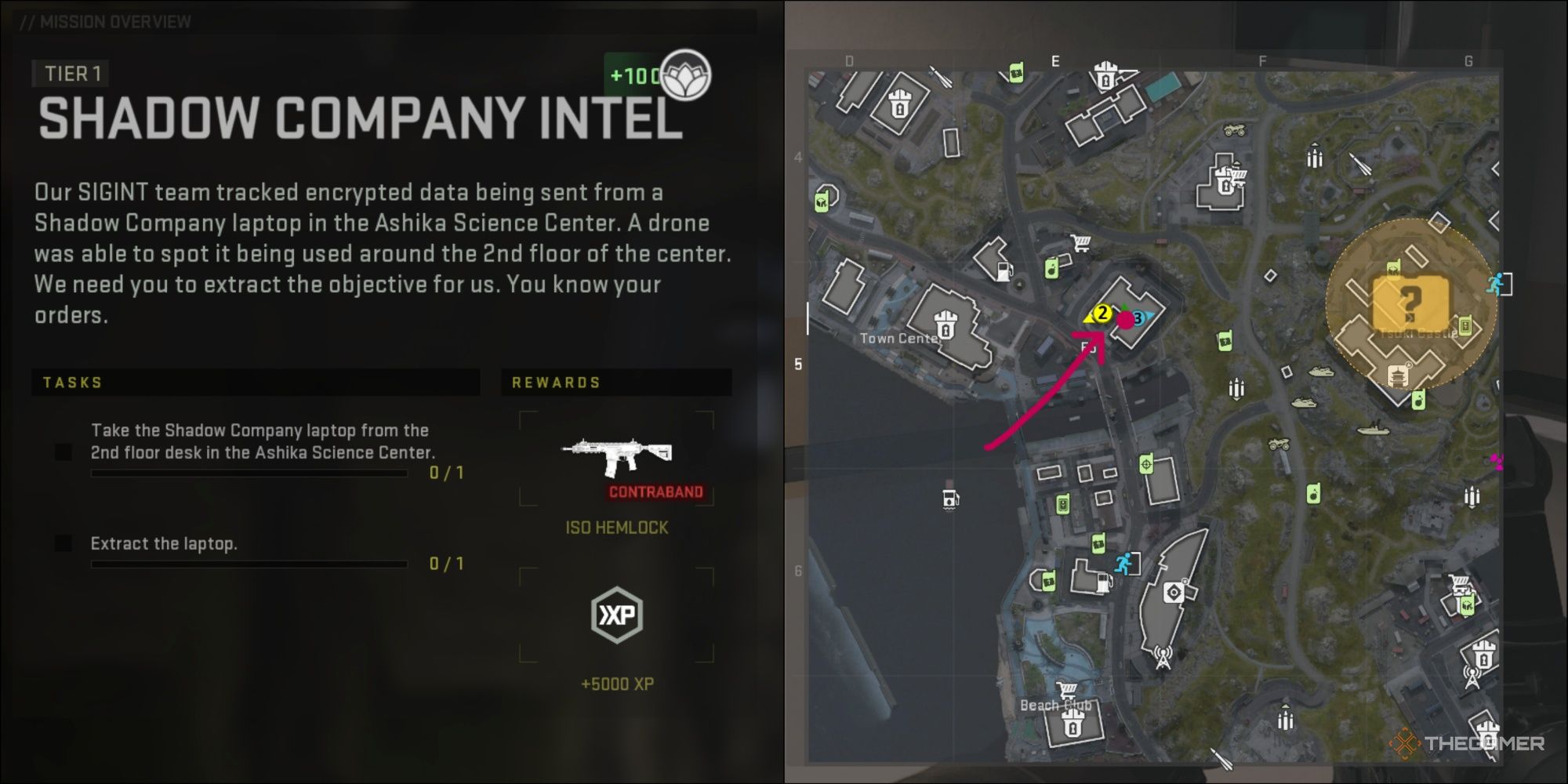This screenshot has height=784, width=1568.
Task: Click the bounty gear icon on the pier building
Action: click(1174, 591)
